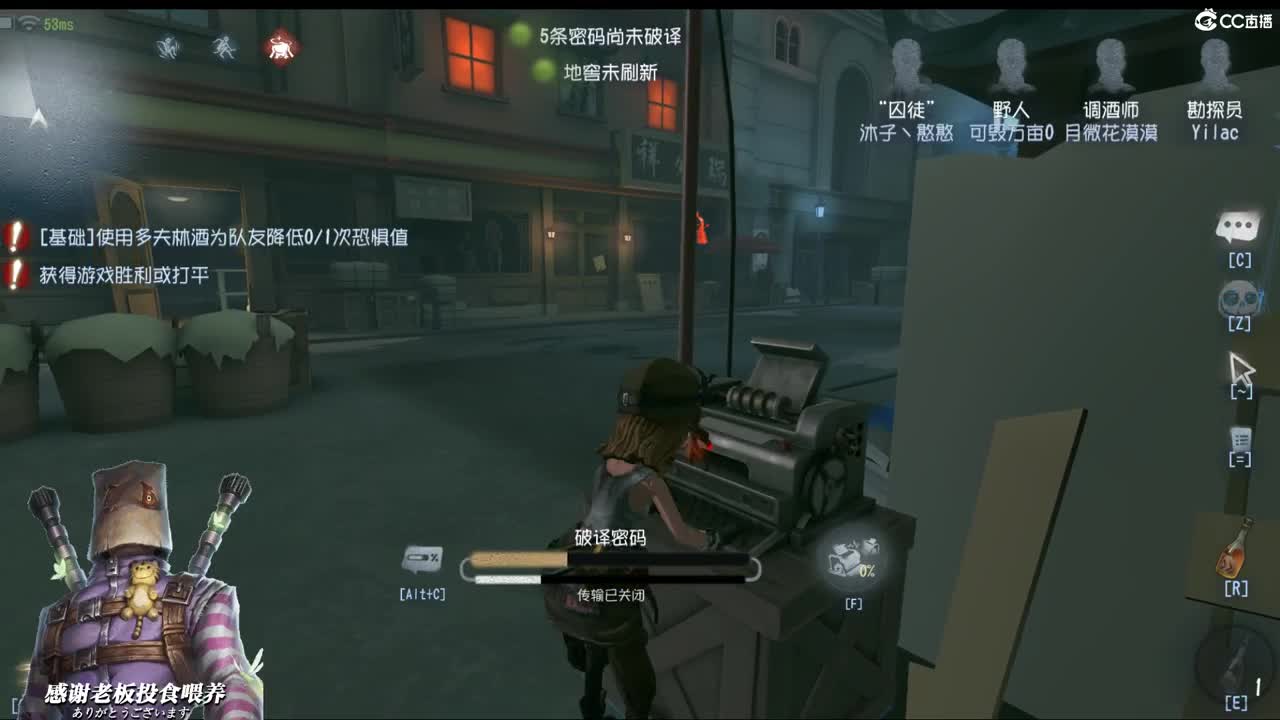The height and width of the screenshot is (720, 1280).
Task: Click the [F] interaction icon below the cipher
Action: coord(853,565)
